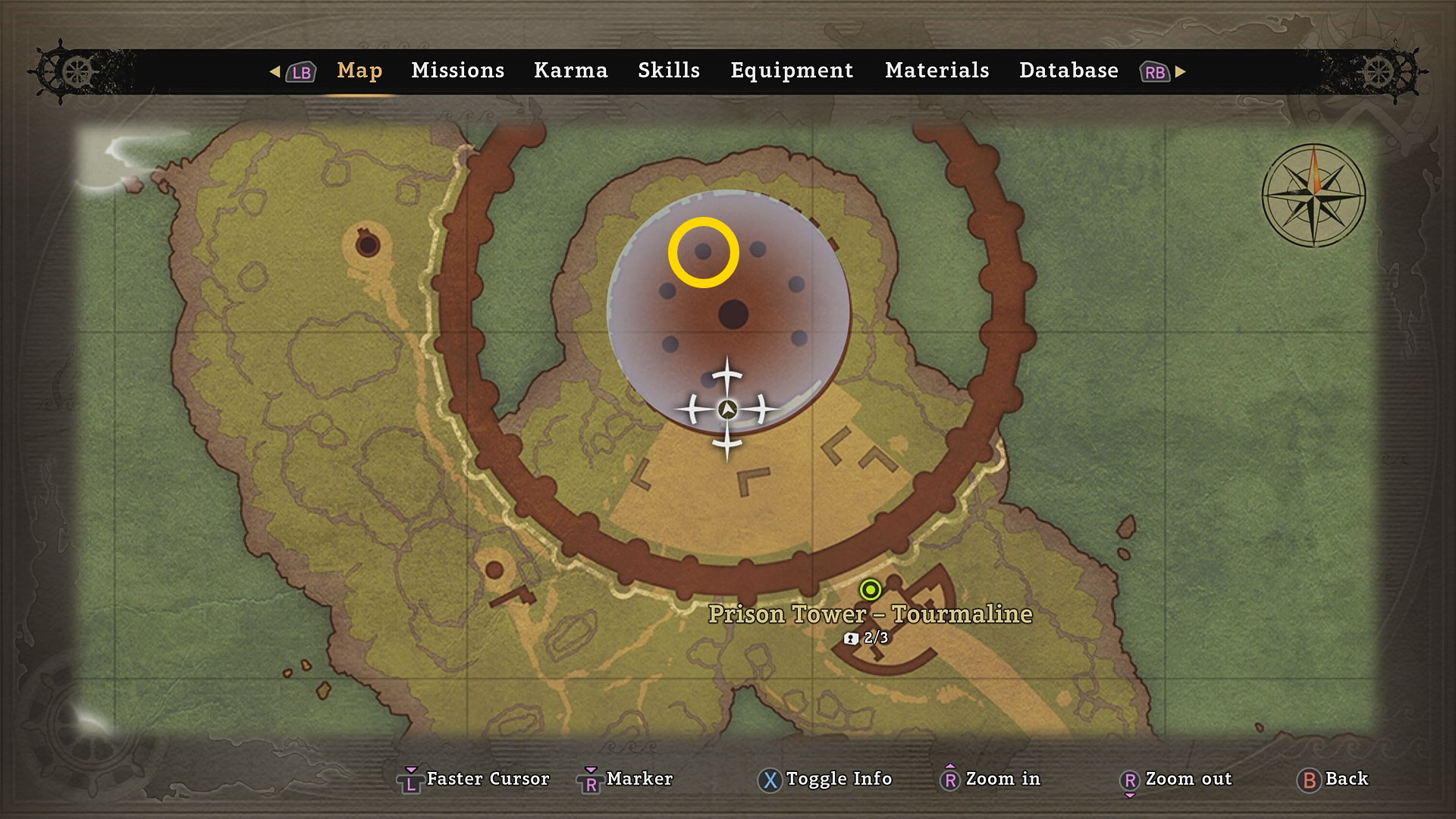Show the Materials tab

pyautogui.click(x=937, y=71)
